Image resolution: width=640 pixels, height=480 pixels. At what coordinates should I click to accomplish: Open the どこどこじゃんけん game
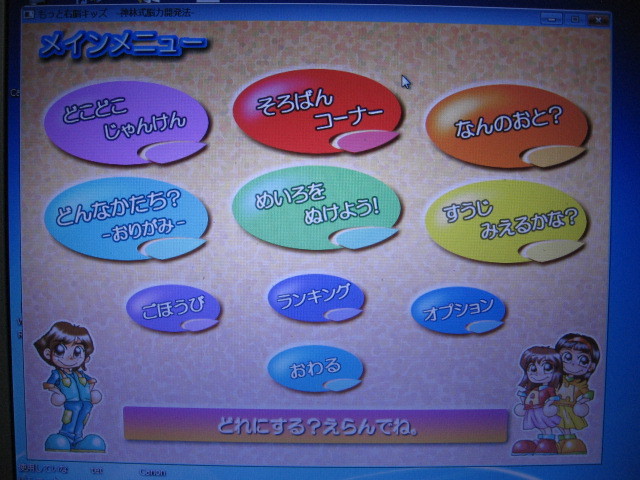click(x=126, y=123)
